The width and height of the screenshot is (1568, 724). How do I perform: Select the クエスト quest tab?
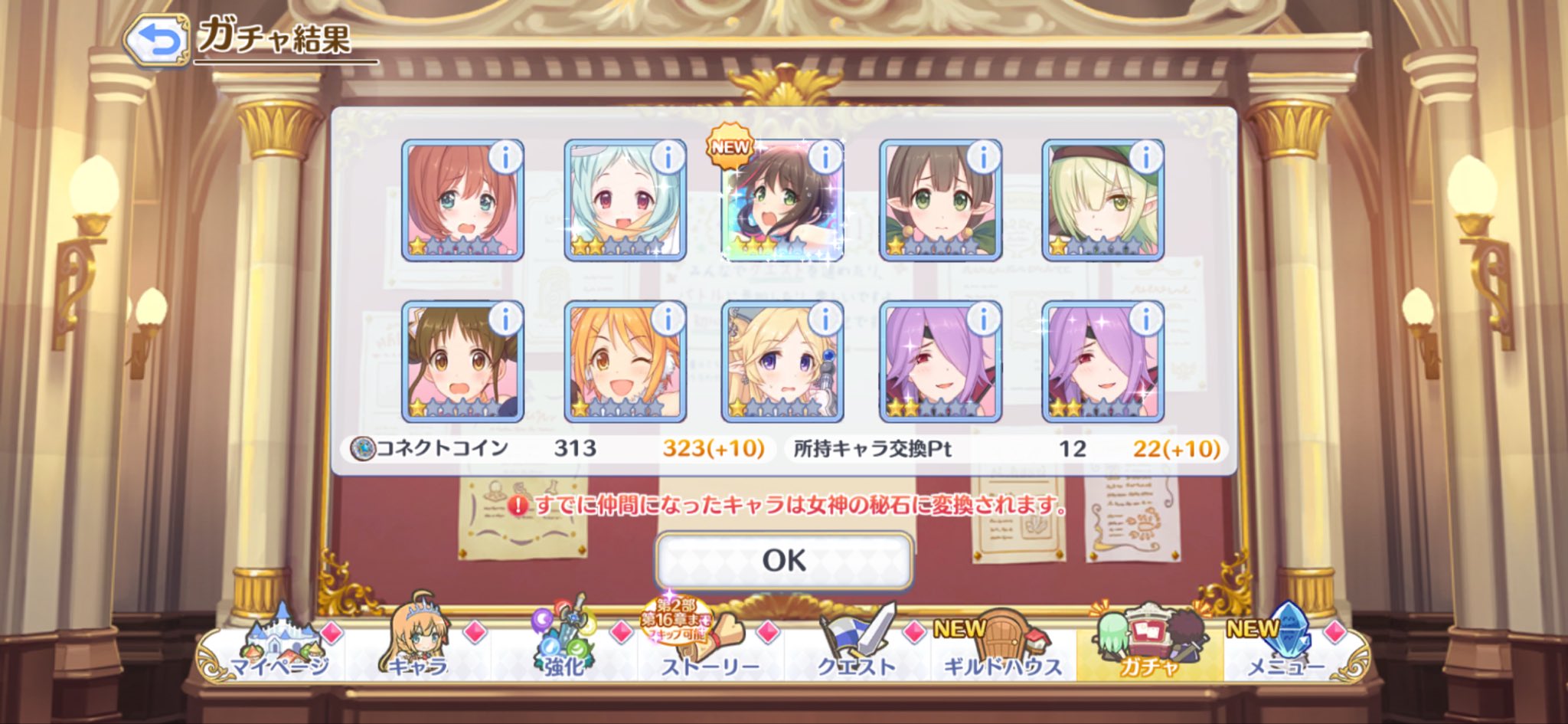856,651
